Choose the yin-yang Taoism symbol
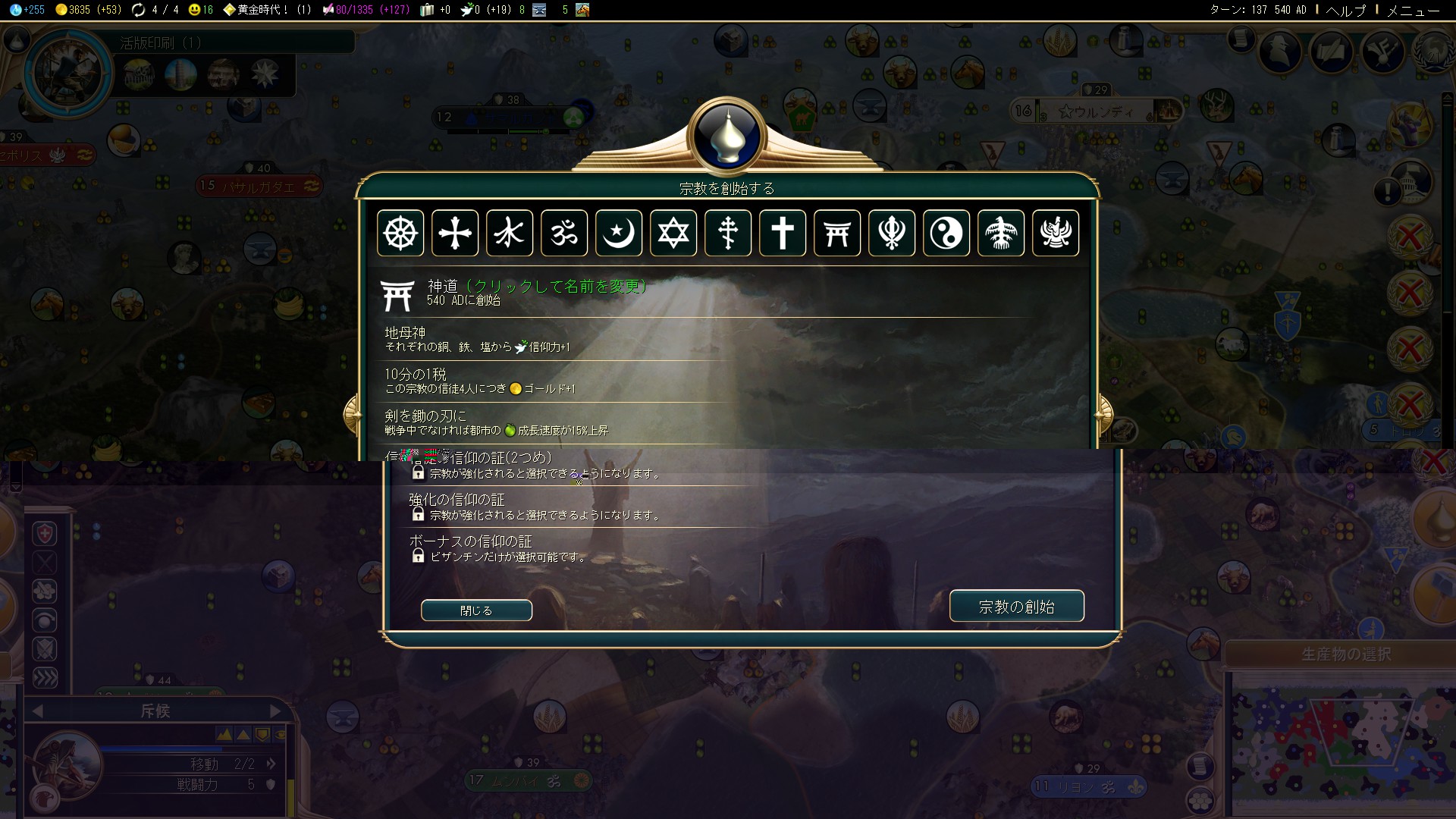This screenshot has width=1456, height=819. coord(946,233)
